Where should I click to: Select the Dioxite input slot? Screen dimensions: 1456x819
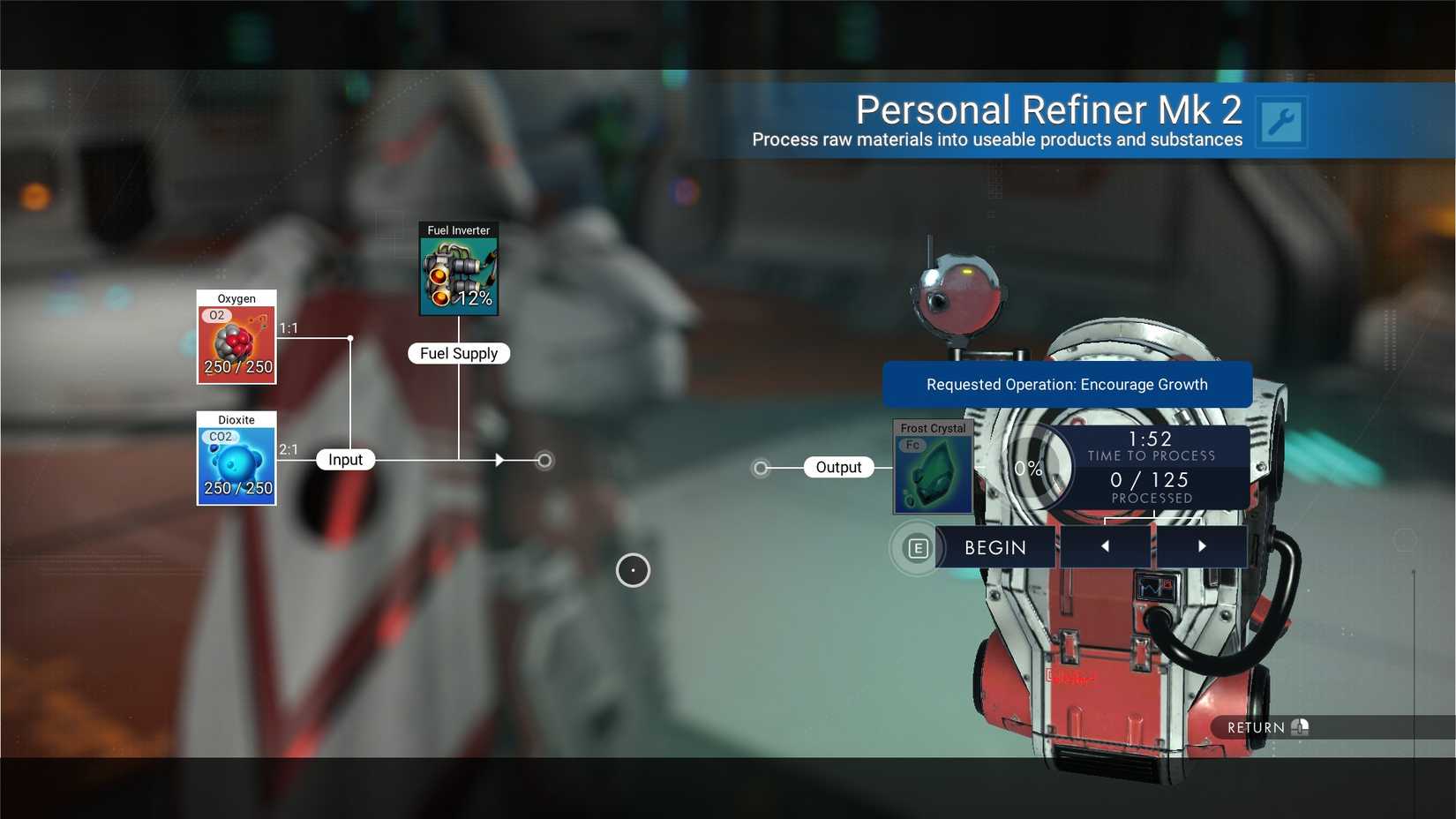(236, 461)
